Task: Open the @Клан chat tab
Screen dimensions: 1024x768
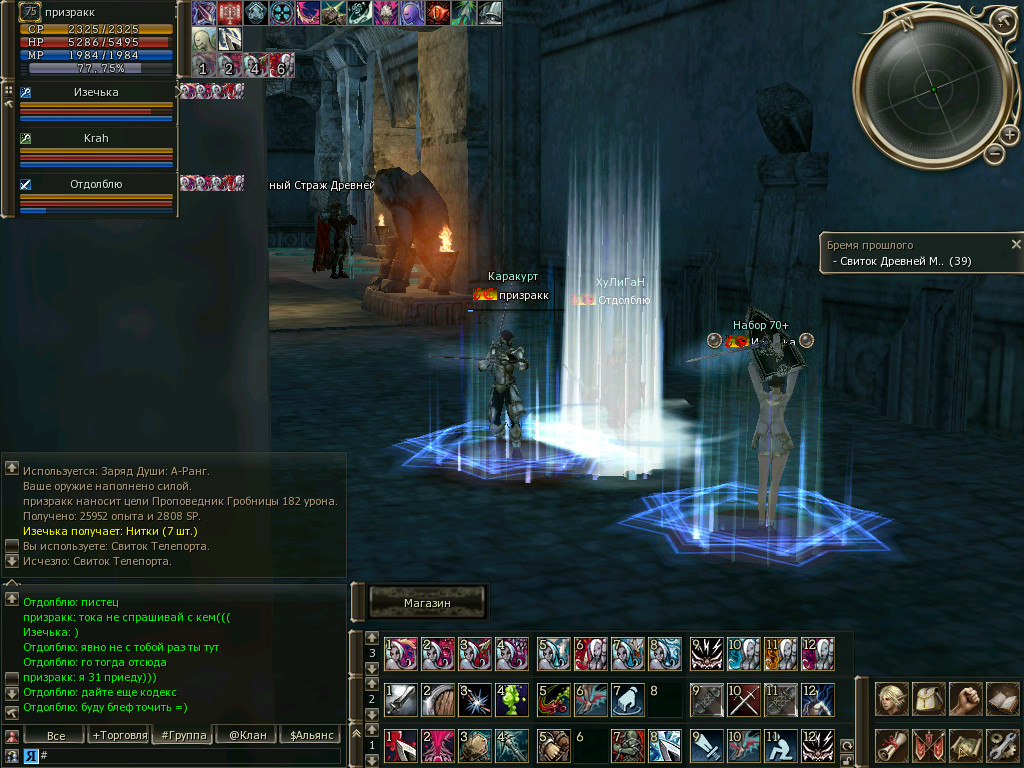Action: point(247,736)
